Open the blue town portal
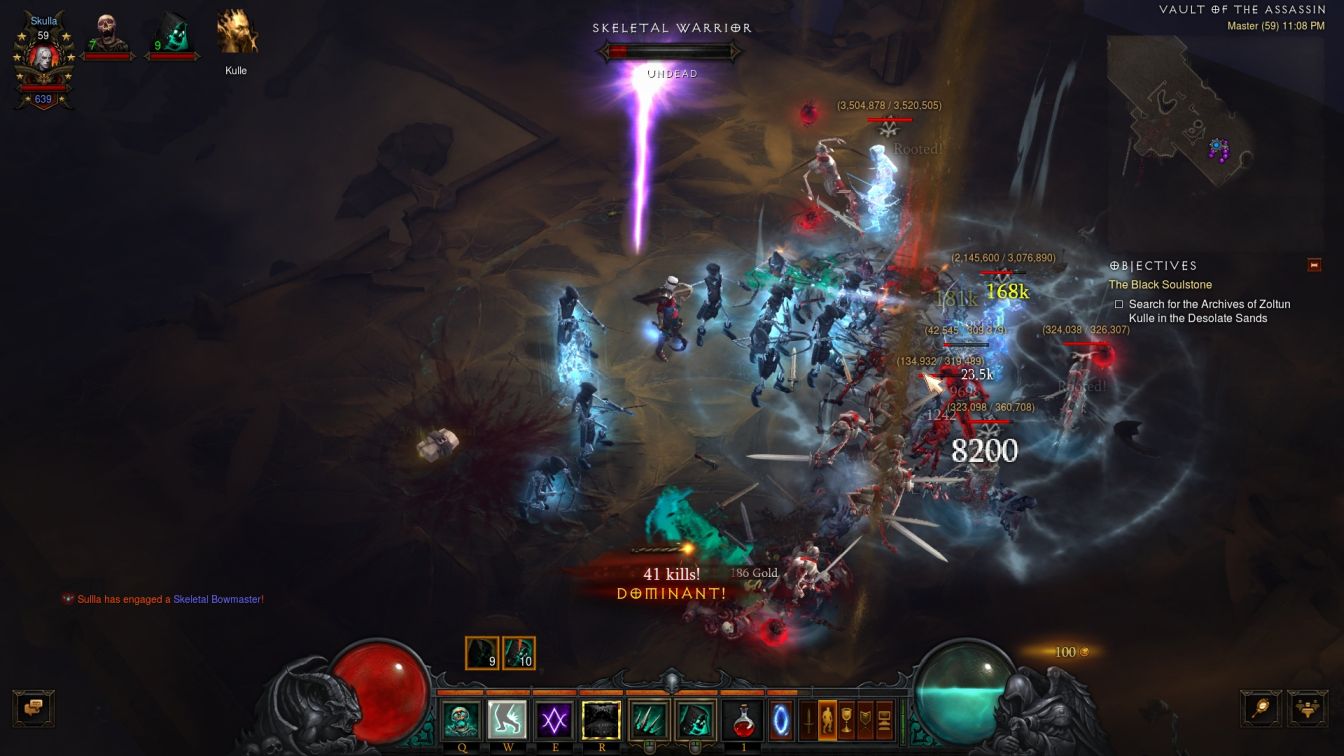This screenshot has width=1344, height=756. point(780,720)
